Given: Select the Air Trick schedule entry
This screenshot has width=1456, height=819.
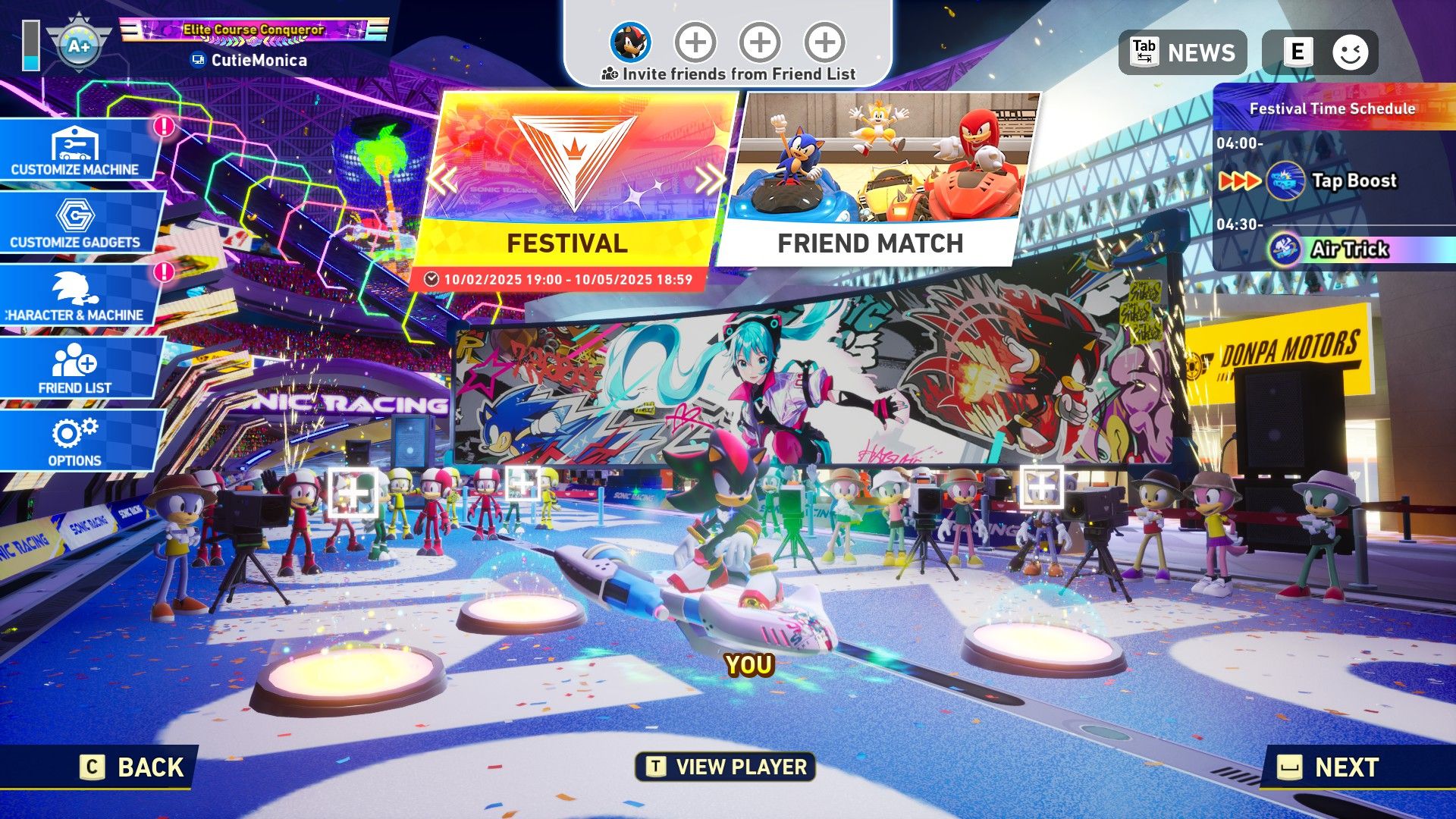Looking at the screenshot, I should click(1335, 249).
